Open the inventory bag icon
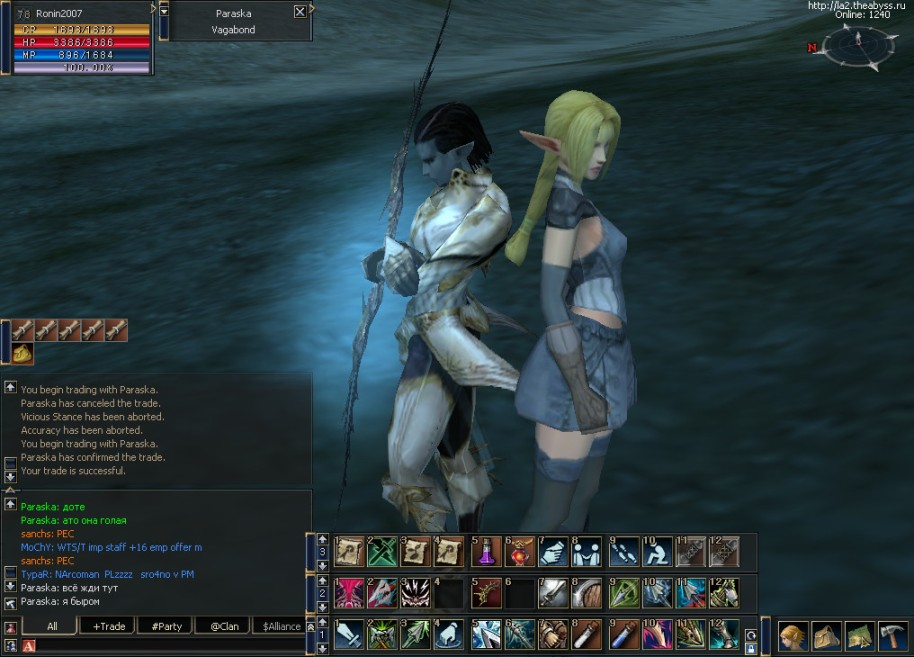 coord(826,635)
